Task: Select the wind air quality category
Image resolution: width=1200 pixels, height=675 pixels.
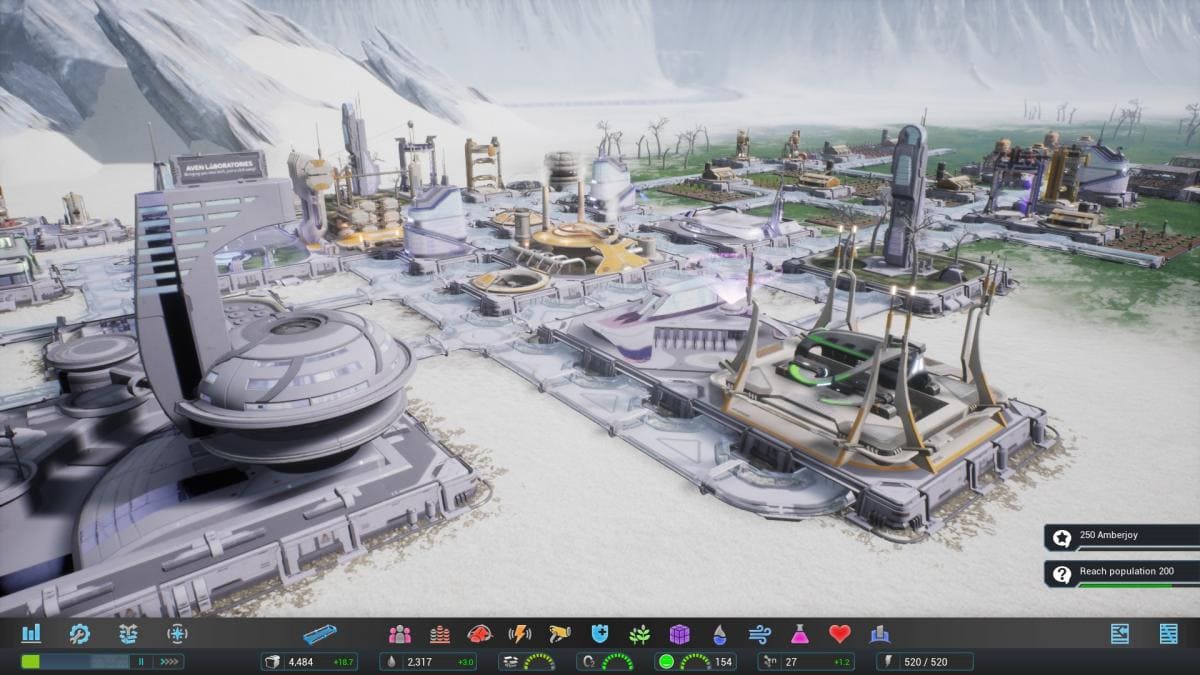Action: pyautogui.click(x=760, y=634)
